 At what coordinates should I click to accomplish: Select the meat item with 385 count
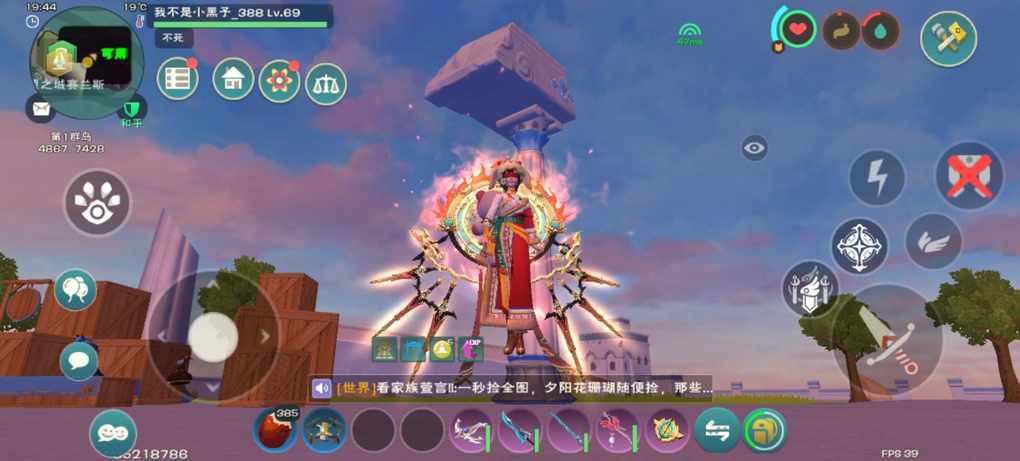click(275, 431)
